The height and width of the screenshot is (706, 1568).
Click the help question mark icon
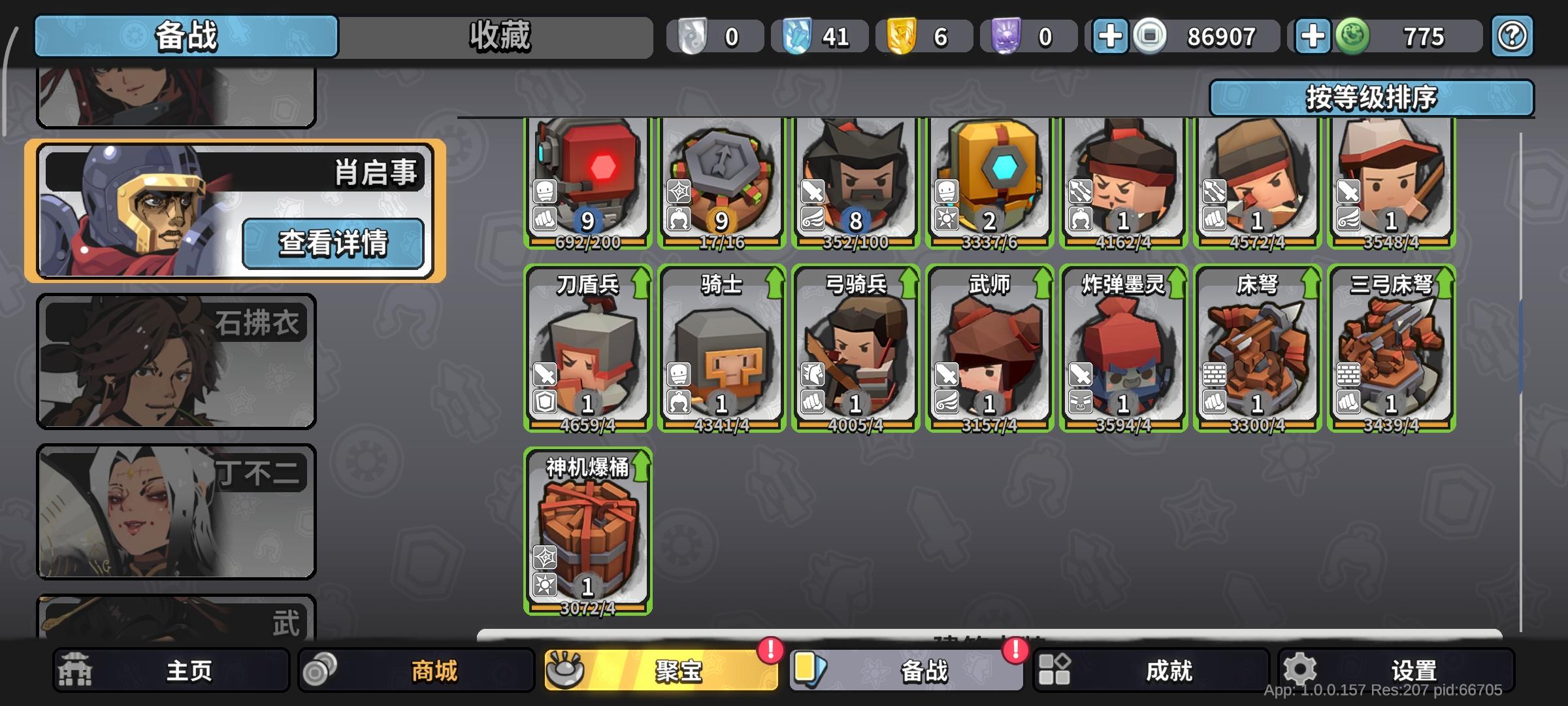pyautogui.click(x=1511, y=37)
